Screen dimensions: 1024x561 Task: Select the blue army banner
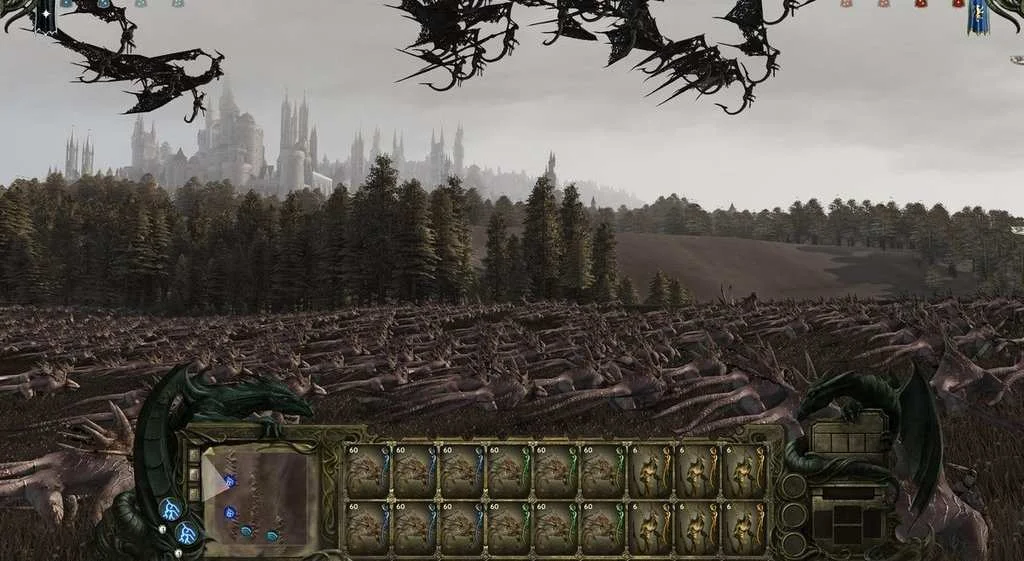point(978,16)
